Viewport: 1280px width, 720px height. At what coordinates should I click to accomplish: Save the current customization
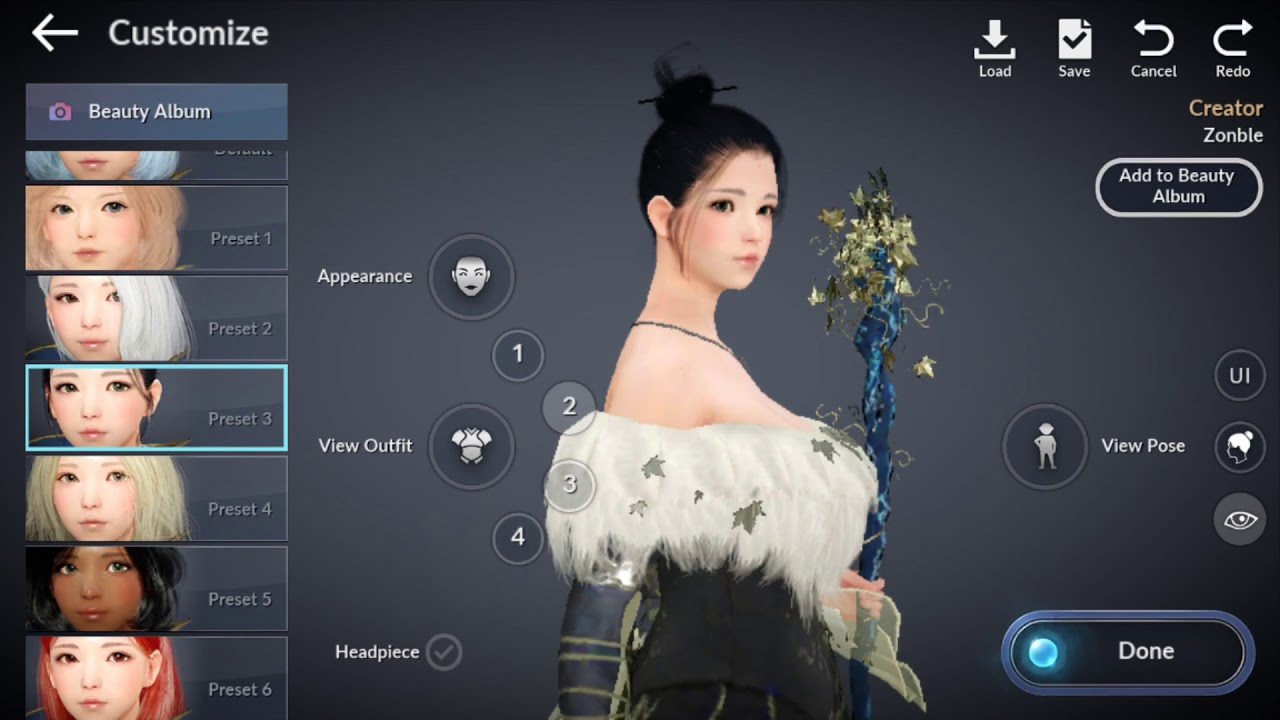[x=1074, y=48]
